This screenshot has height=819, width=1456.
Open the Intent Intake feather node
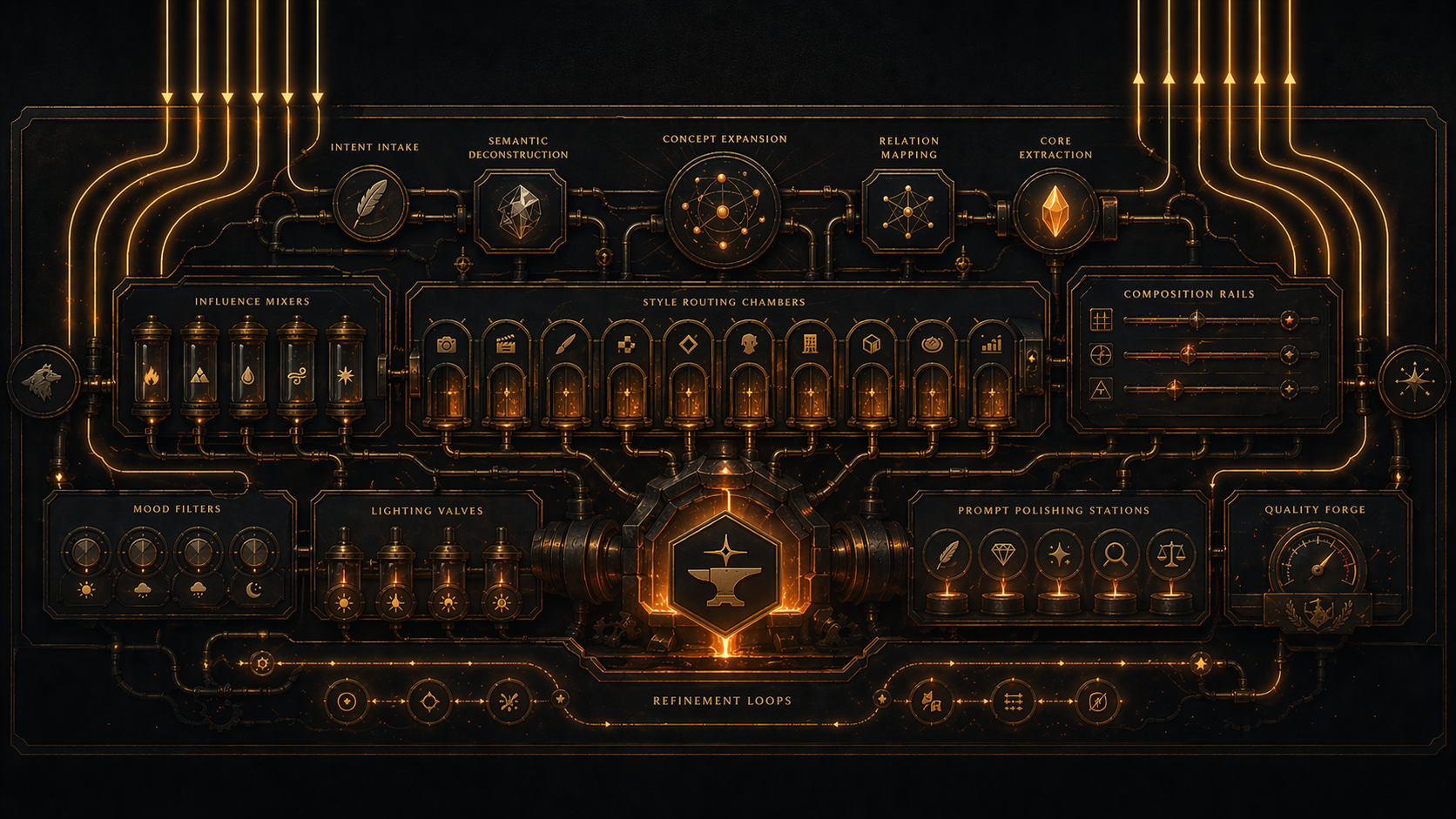point(370,205)
